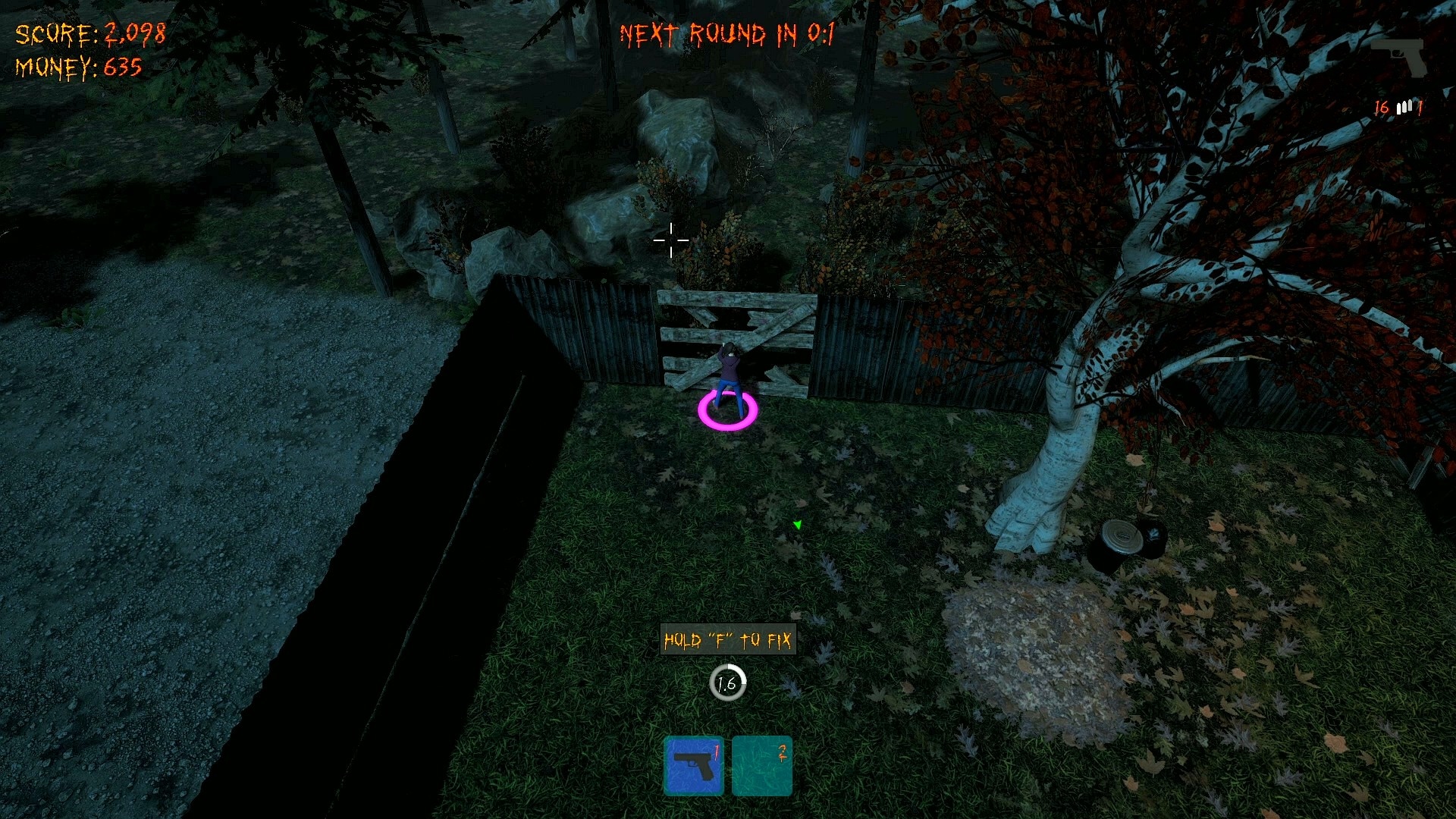This screenshot has width=1456, height=819.
Task: Click the bullet ammo indicator icons
Action: pos(1402,106)
